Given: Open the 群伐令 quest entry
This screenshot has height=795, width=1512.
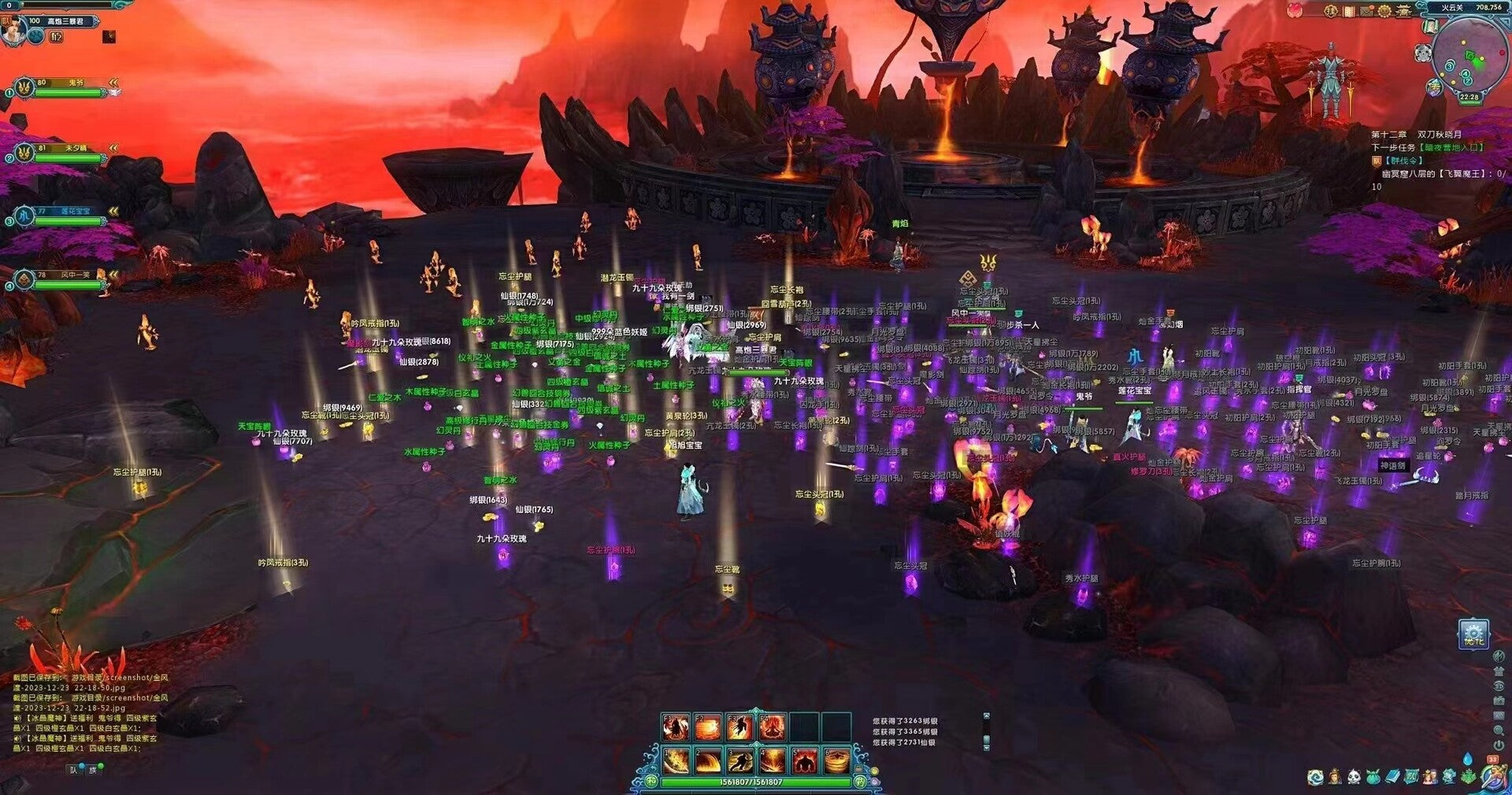Looking at the screenshot, I should point(1403,161).
